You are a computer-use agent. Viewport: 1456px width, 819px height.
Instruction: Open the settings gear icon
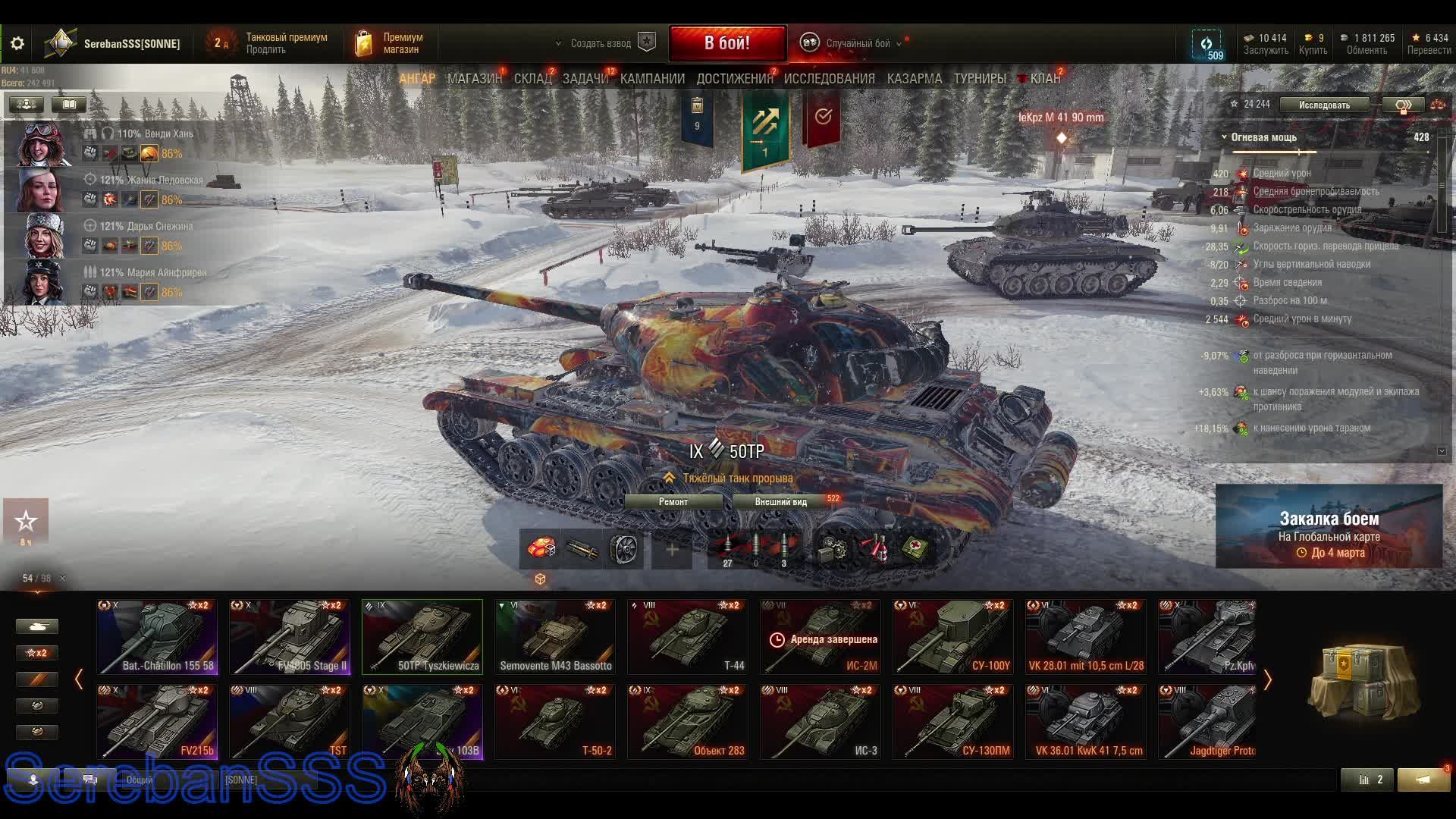pyautogui.click(x=17, y=44)
